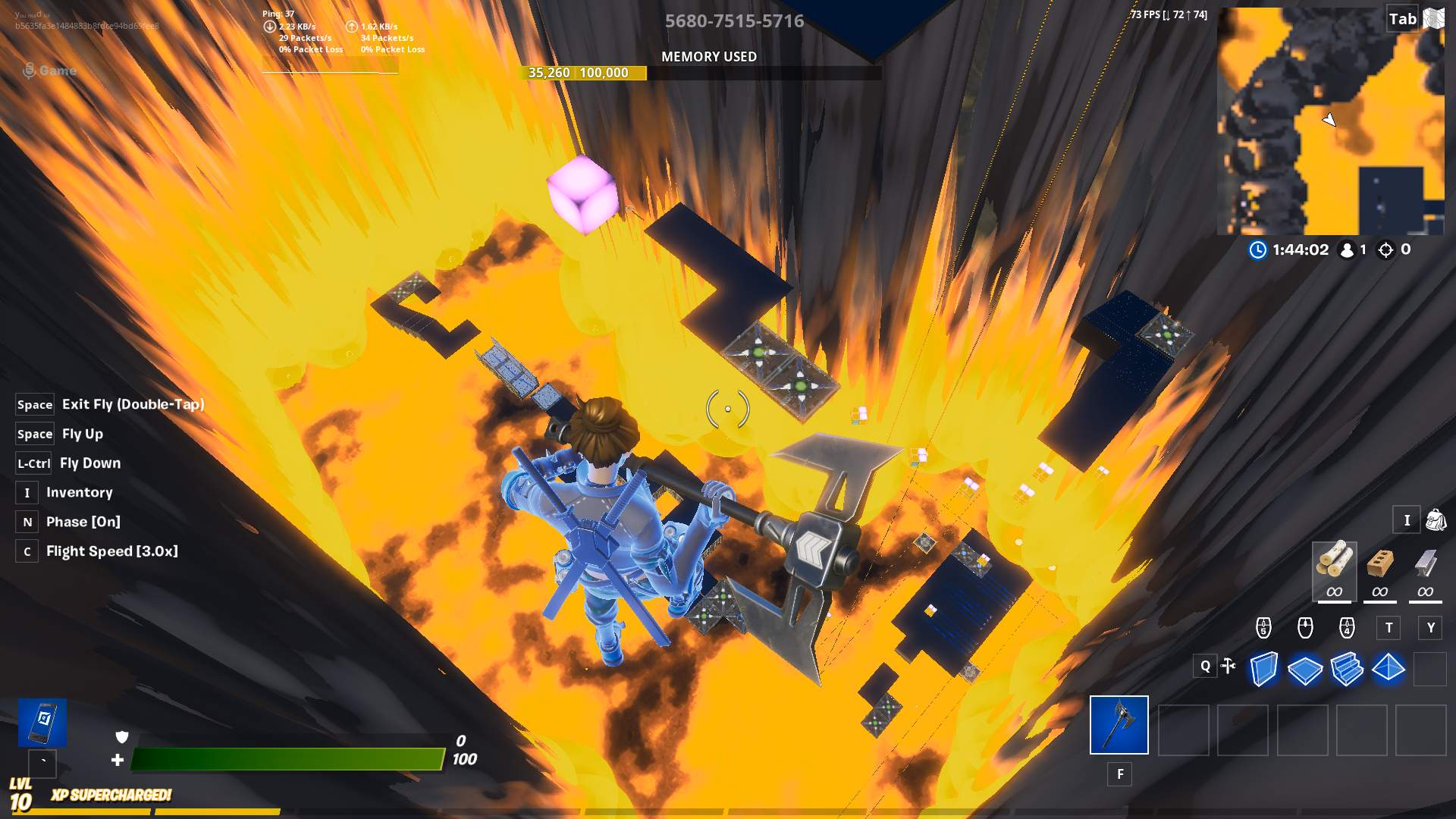Toggle Exit Fly (Double-Tap) mode

[x=133, y=404]
